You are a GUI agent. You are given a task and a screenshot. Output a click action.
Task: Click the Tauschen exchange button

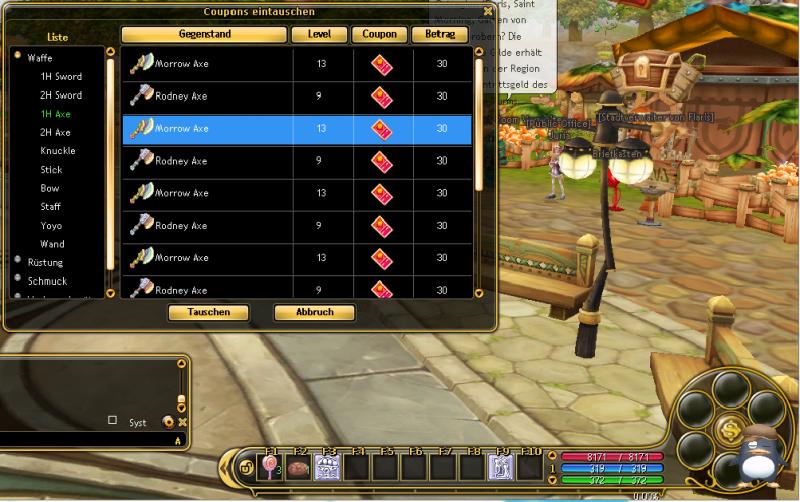click(x=208, y=312)
